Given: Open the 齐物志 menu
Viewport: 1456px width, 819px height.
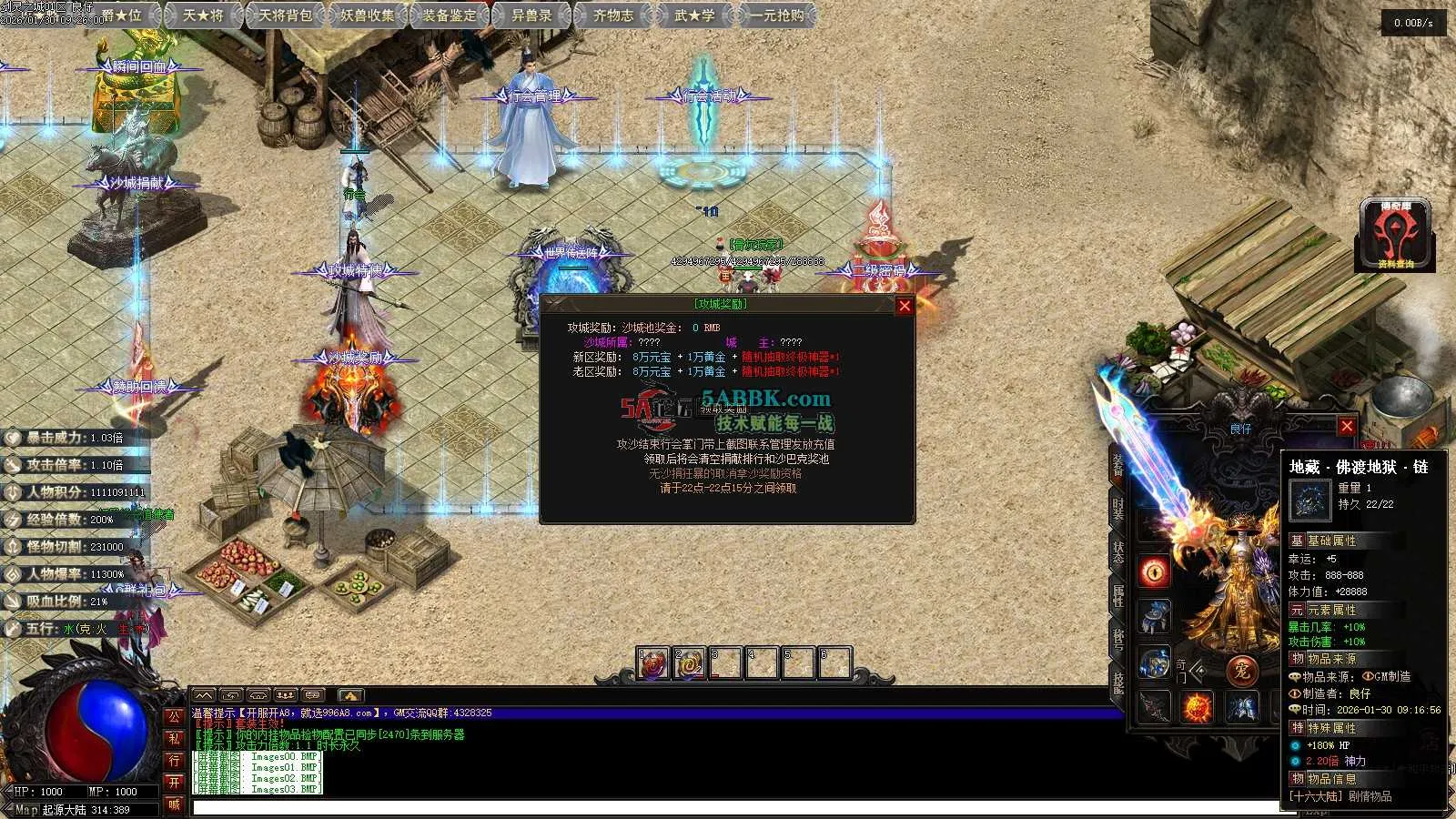Looking at the screenshot, I should coord(613,15).
